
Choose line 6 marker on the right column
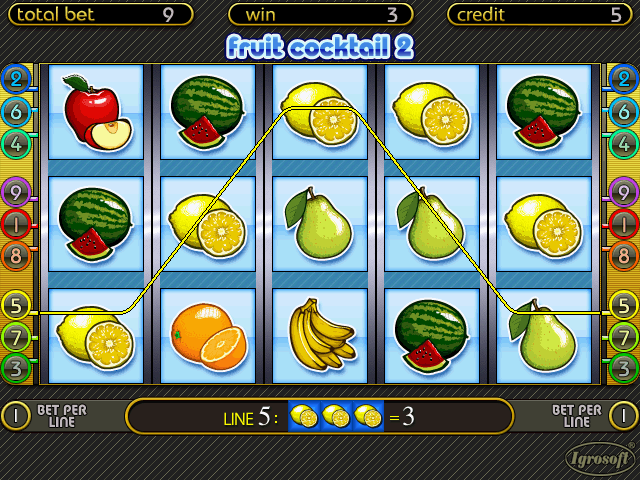click(623, 112)
